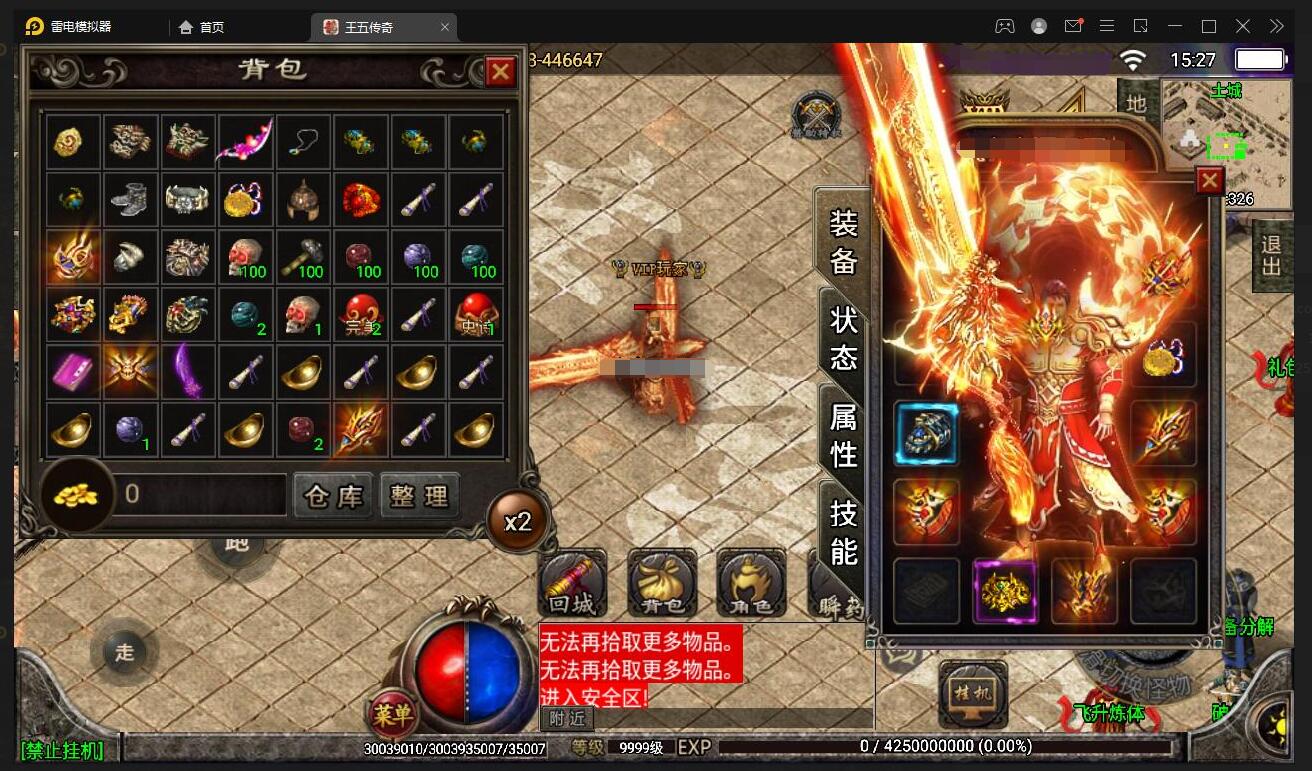Sort items with the 整理 button
Image resolution: width=1312 pixels, height=771 pixels.
420,495
